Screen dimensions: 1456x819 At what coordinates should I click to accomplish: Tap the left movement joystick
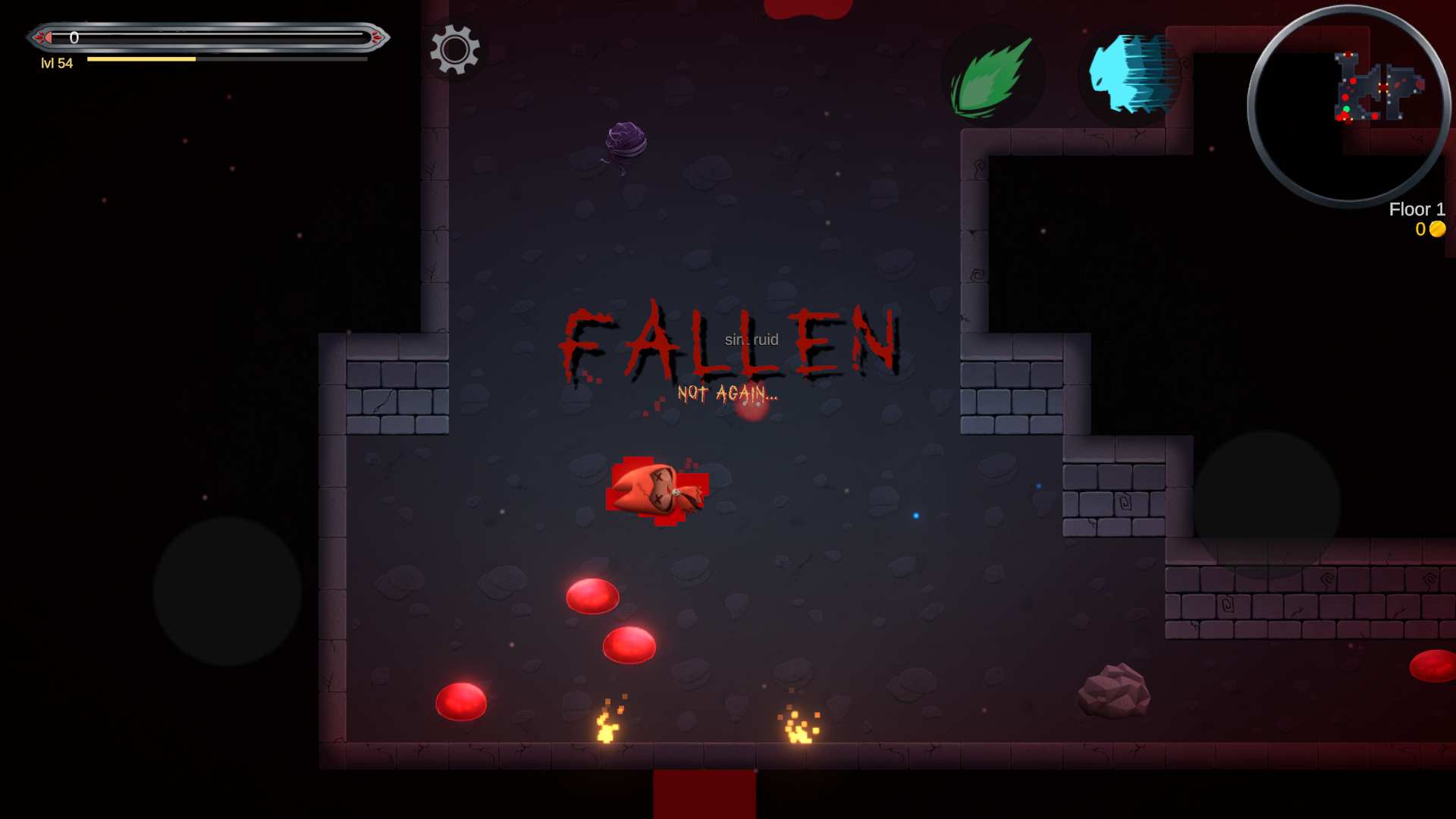227,591
